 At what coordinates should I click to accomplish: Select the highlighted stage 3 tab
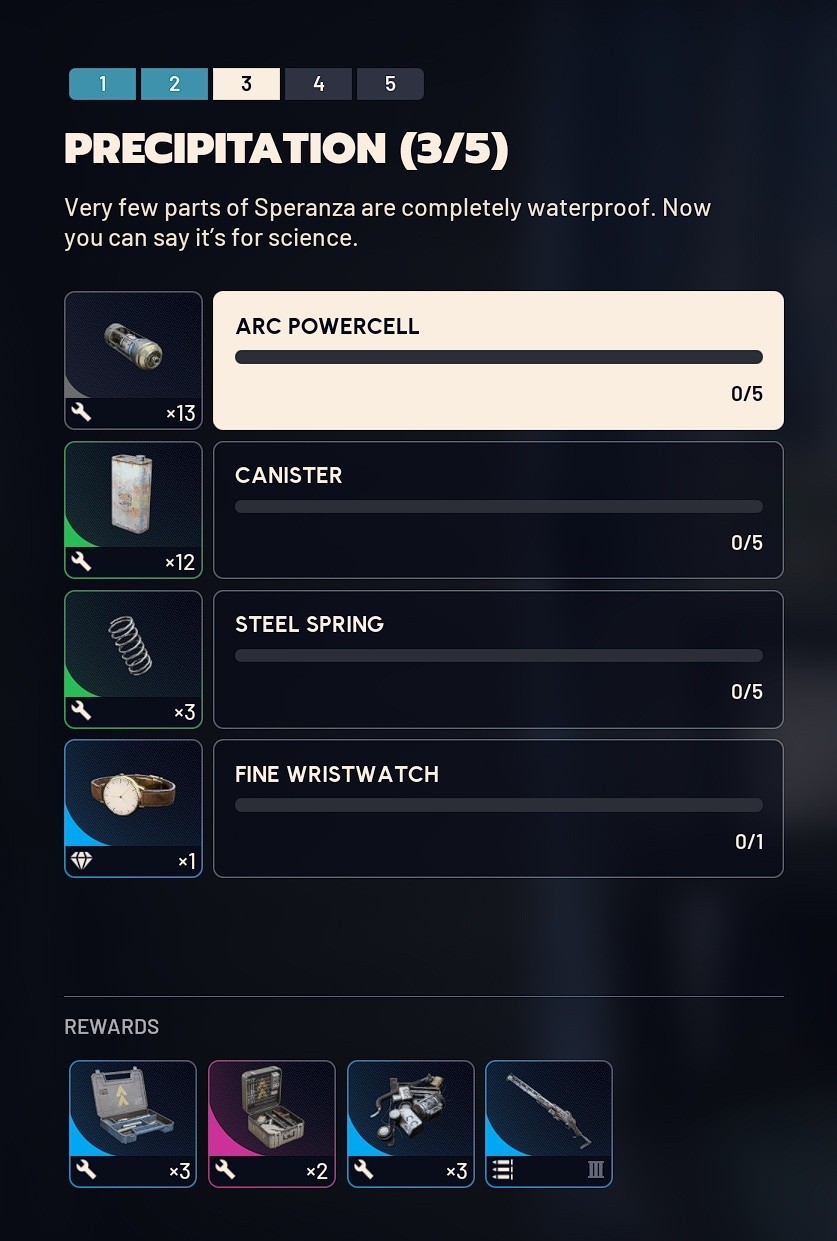pos(246,84)
